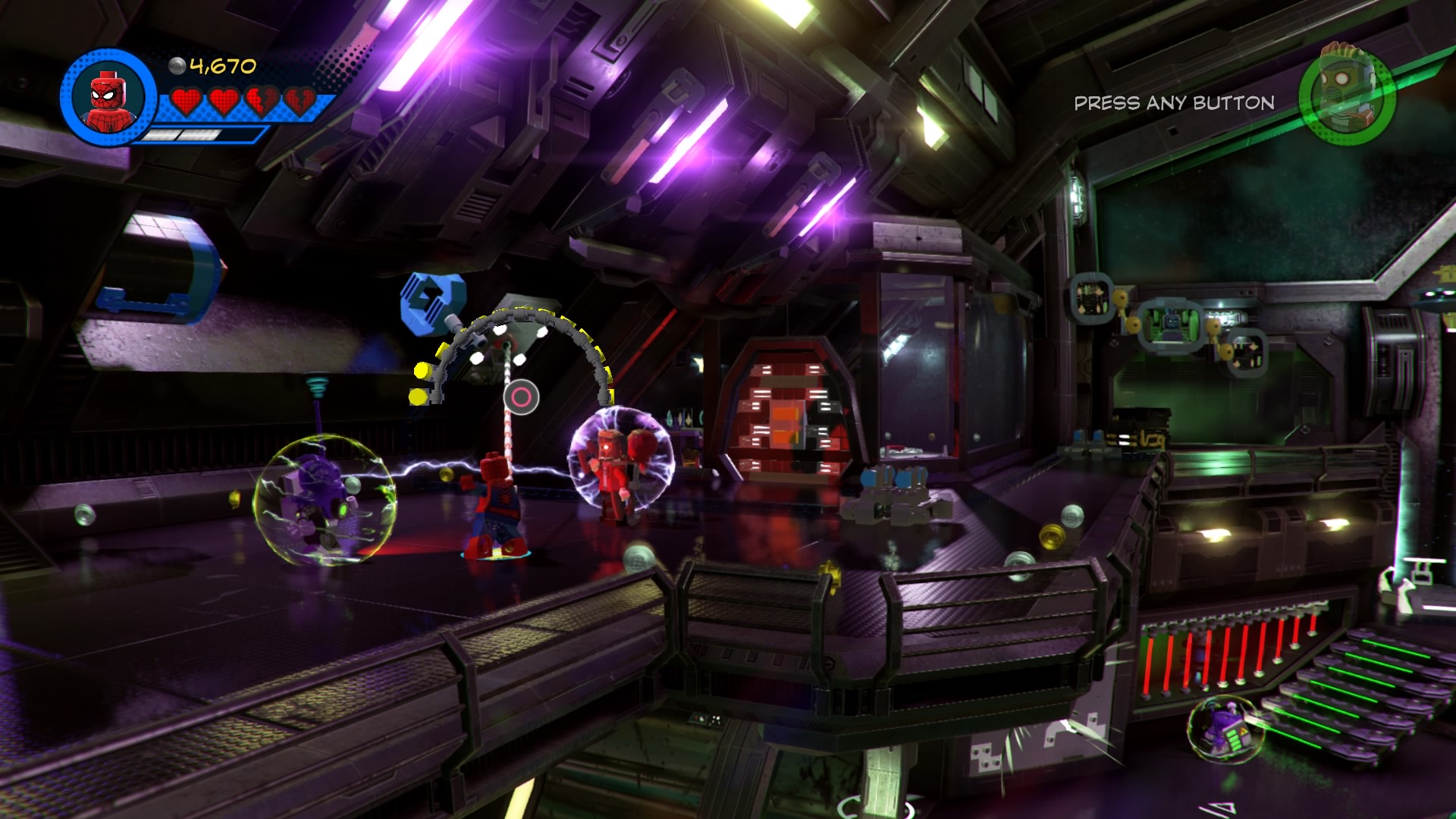Image resolution: width=1456 pixels, height=819 pixels.
Task: Click the Star-Lord player two portrait
Action: pos(1346,95)
